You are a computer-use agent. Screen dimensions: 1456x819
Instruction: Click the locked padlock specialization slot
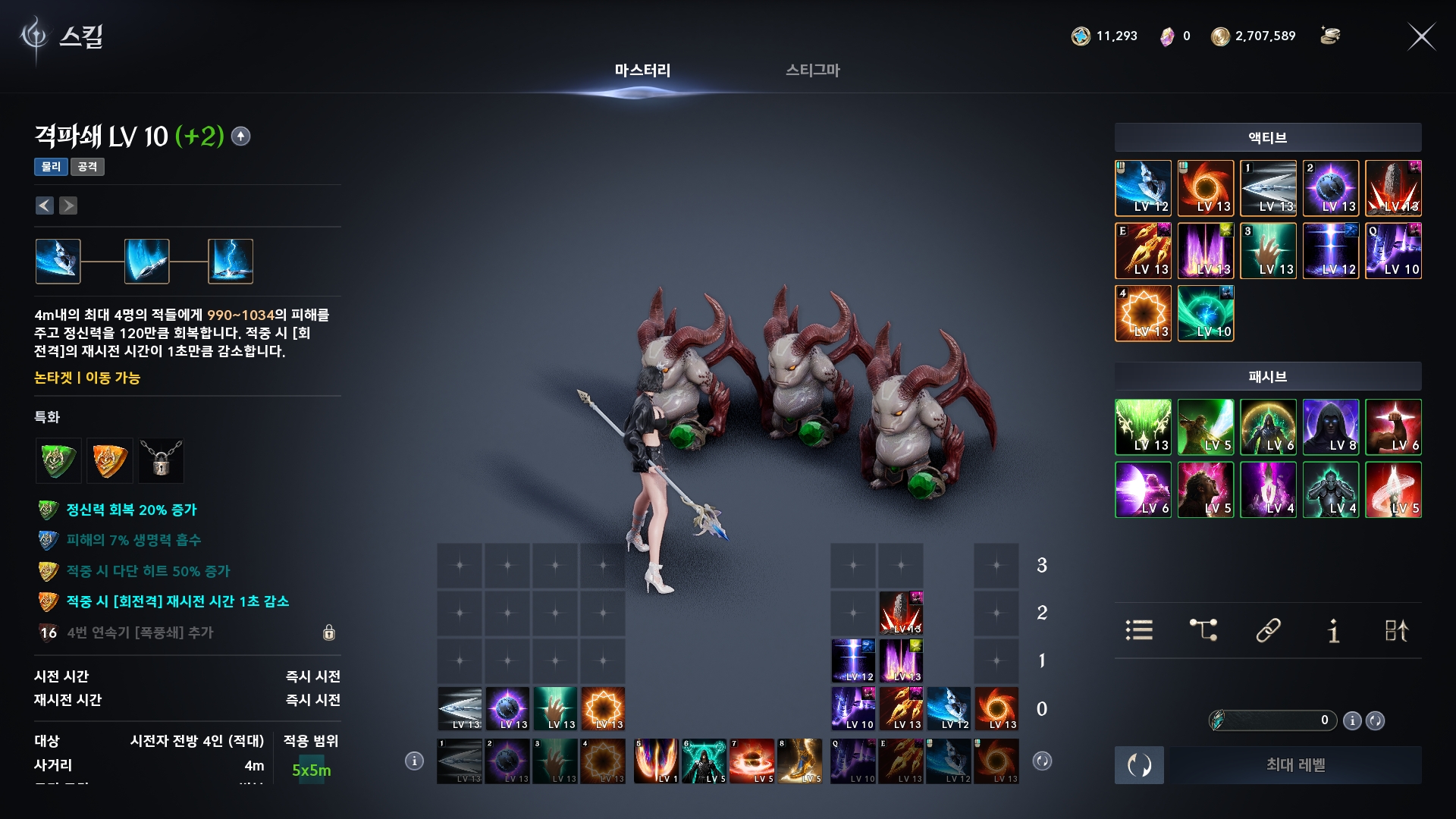161,460
